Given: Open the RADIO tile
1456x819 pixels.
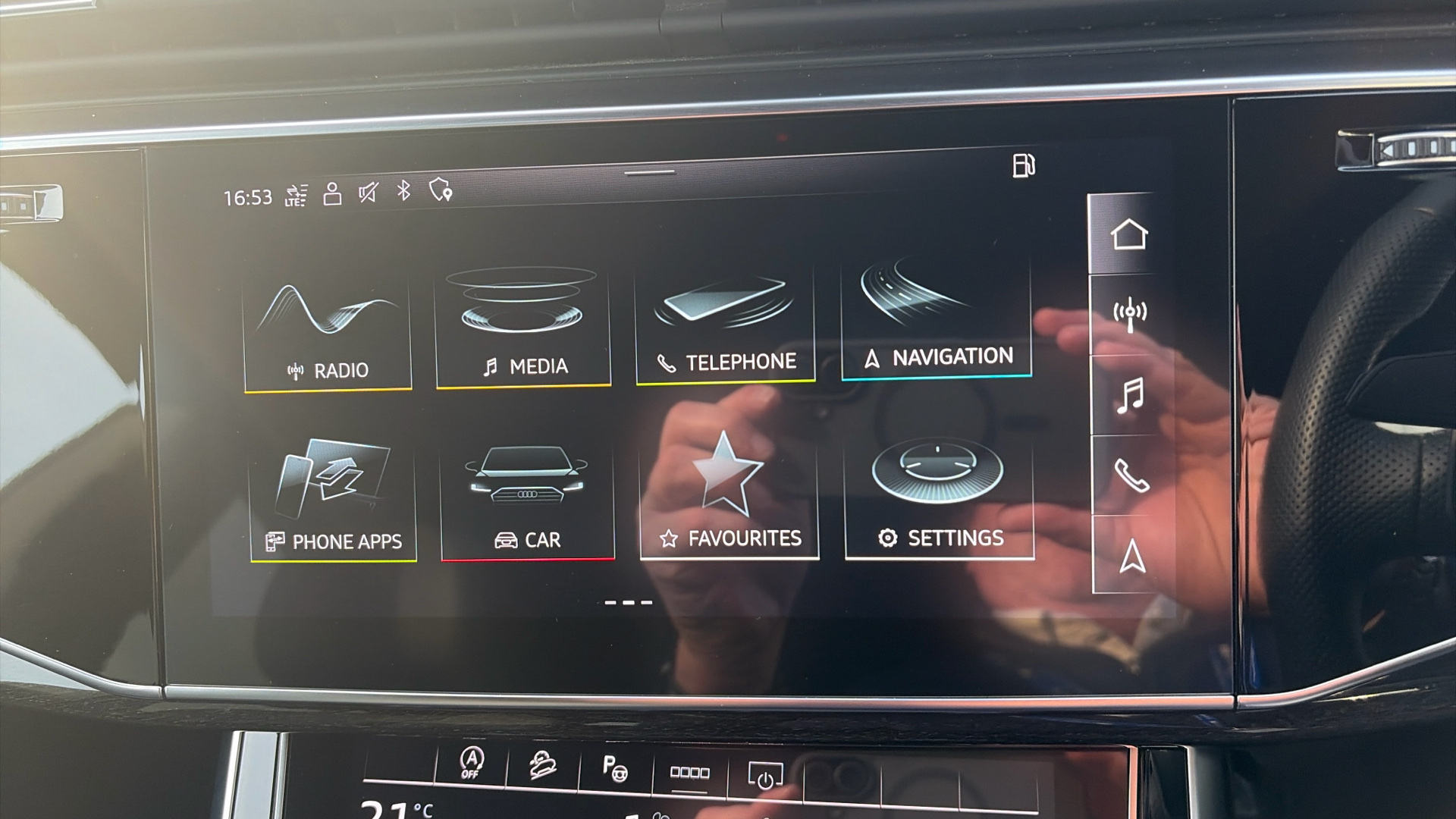Looking at the screenshot, I should (328, 334).
